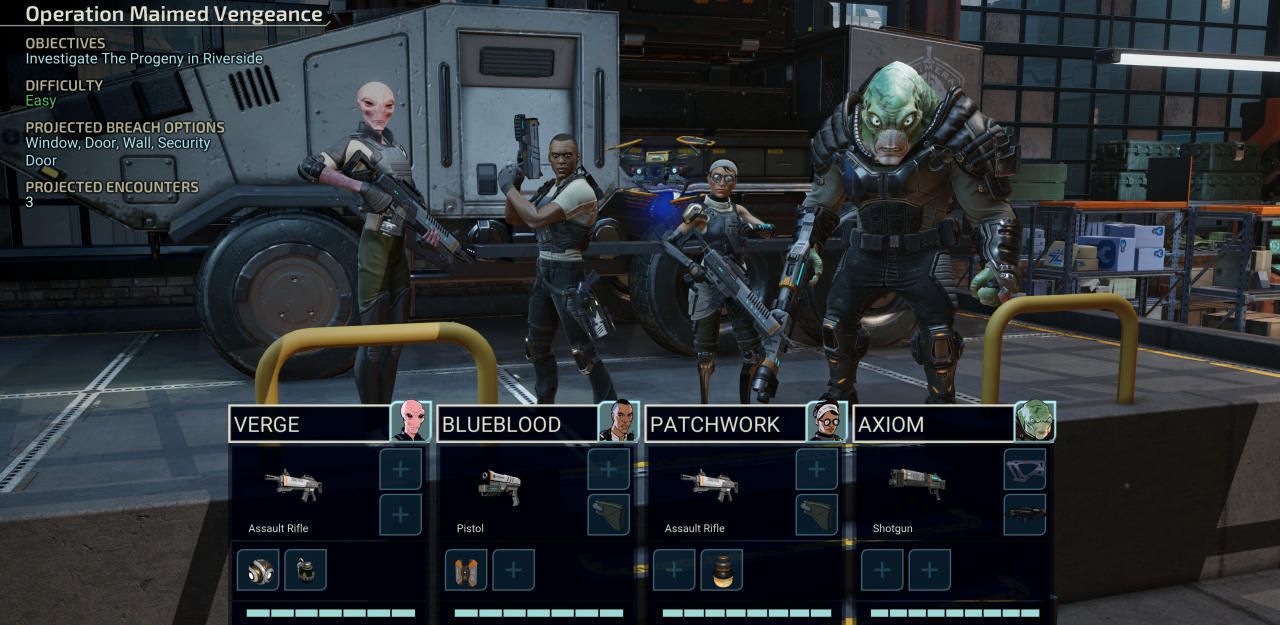Click Verge's alien portrait
This screenshot has width=1280, height=625.
411,421
